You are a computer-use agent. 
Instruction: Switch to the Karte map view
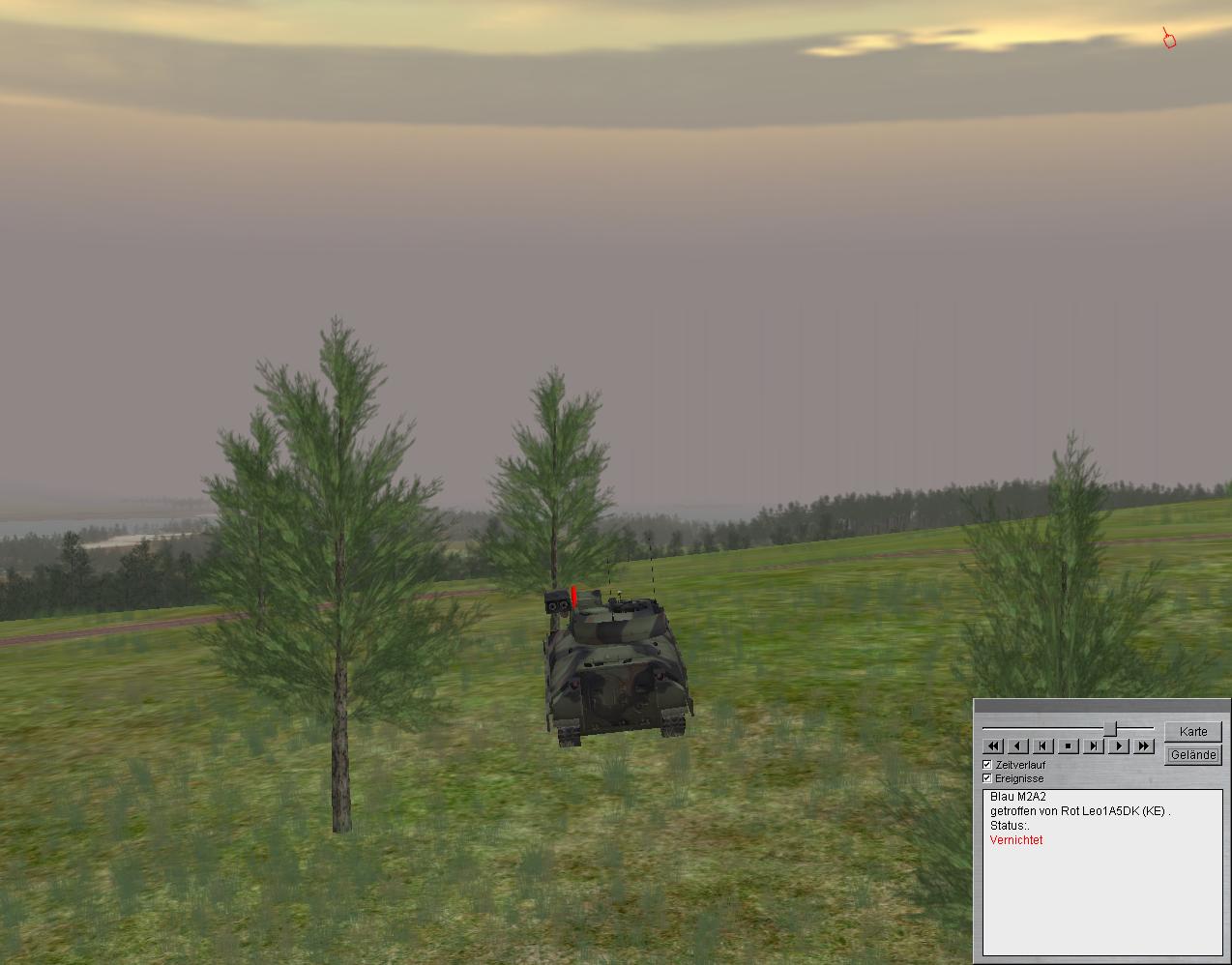tap(1192, 732)
